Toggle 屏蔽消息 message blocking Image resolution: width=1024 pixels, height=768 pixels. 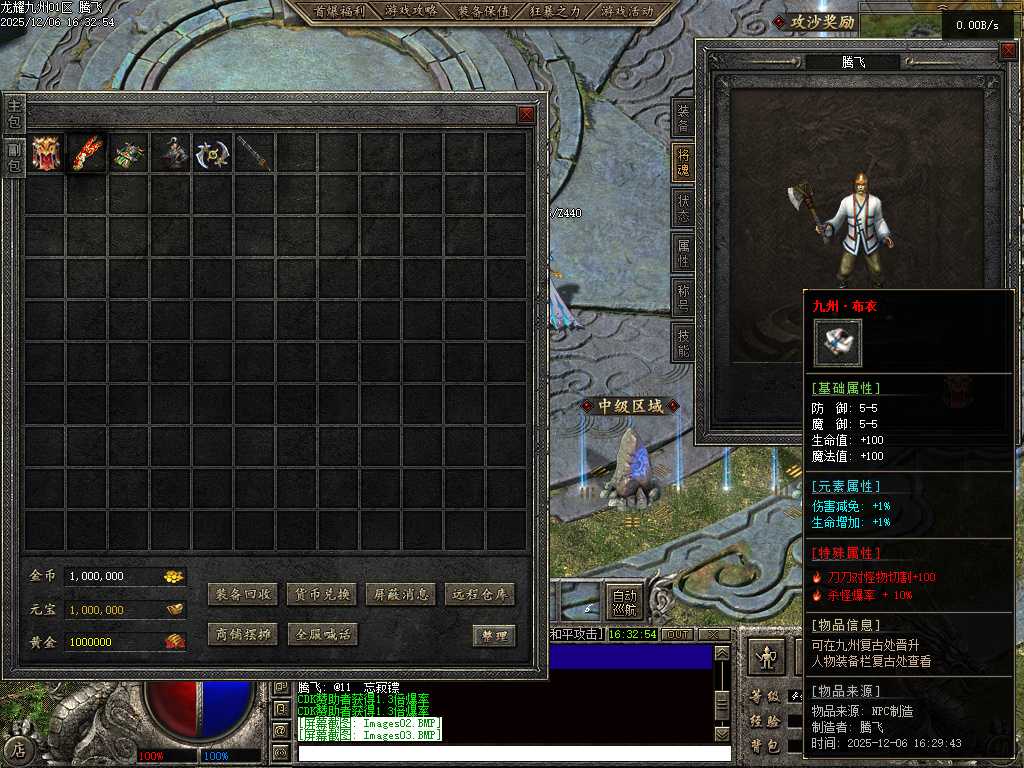tap(401, 594)
